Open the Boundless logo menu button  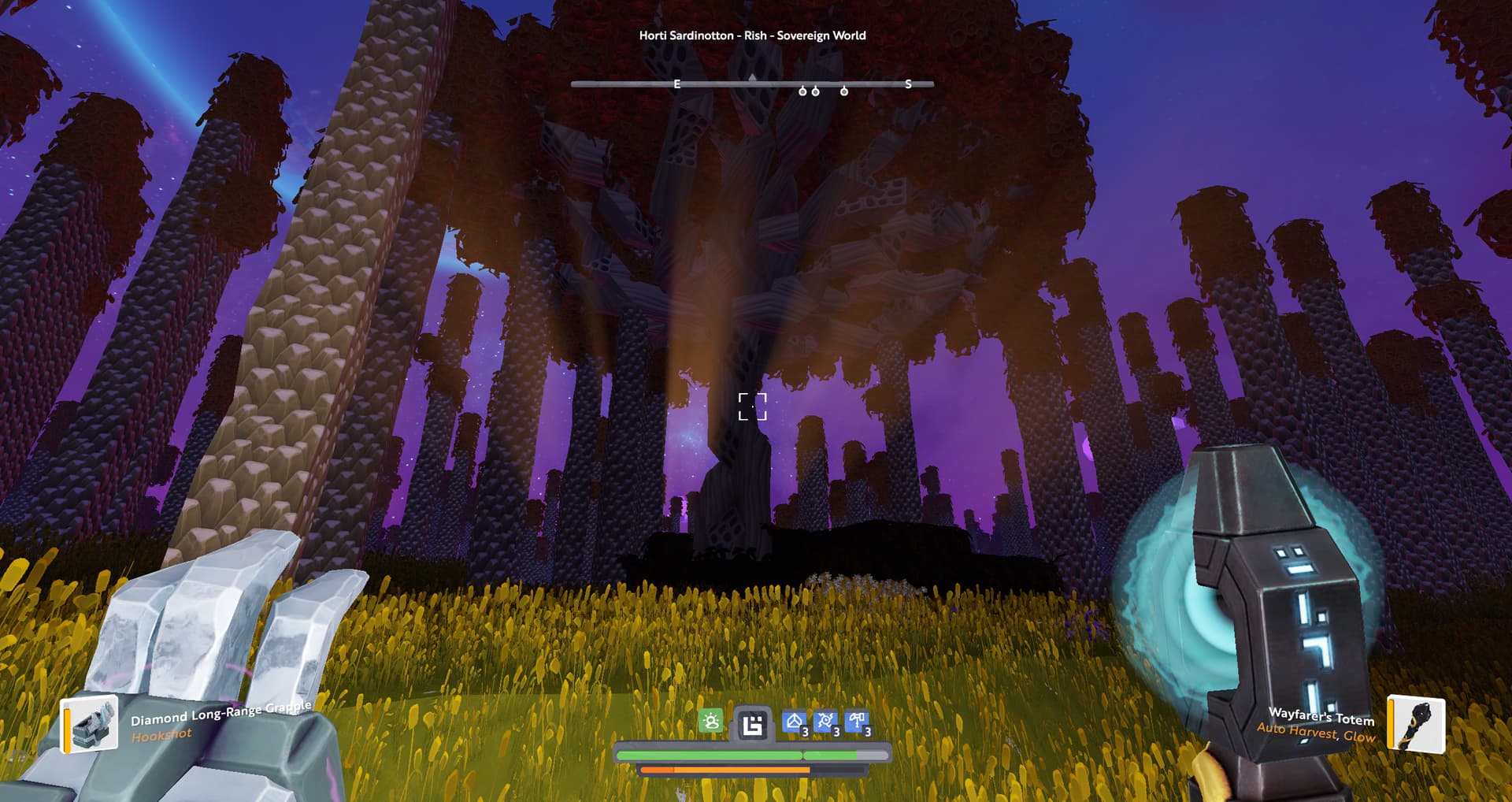[752, 724]
